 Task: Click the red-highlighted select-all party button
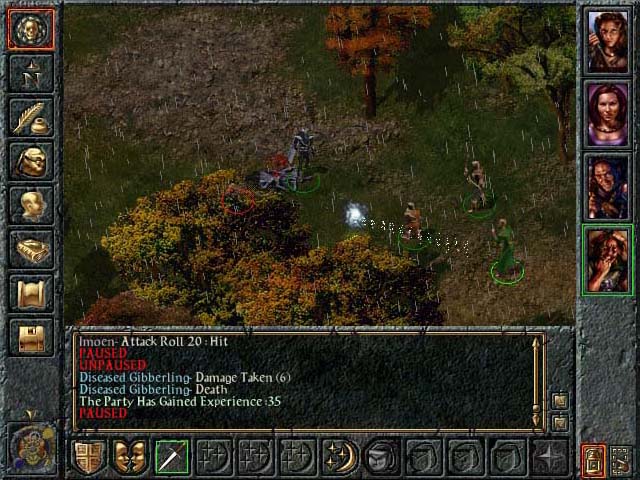tap(593, 459)
